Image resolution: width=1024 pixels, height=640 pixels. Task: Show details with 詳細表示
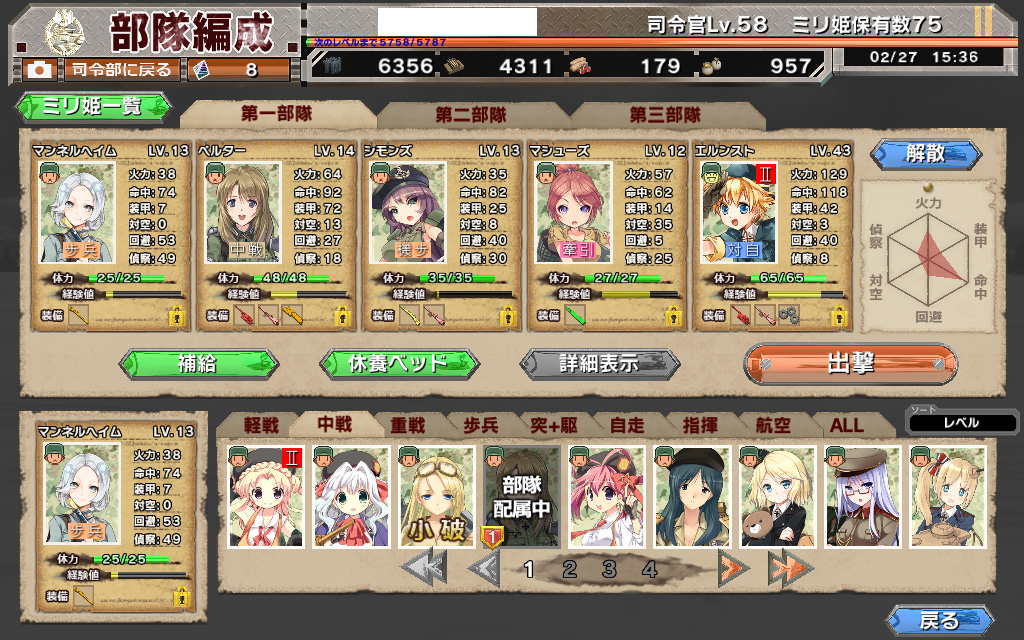pyautogui.click(x=599, y=363)
